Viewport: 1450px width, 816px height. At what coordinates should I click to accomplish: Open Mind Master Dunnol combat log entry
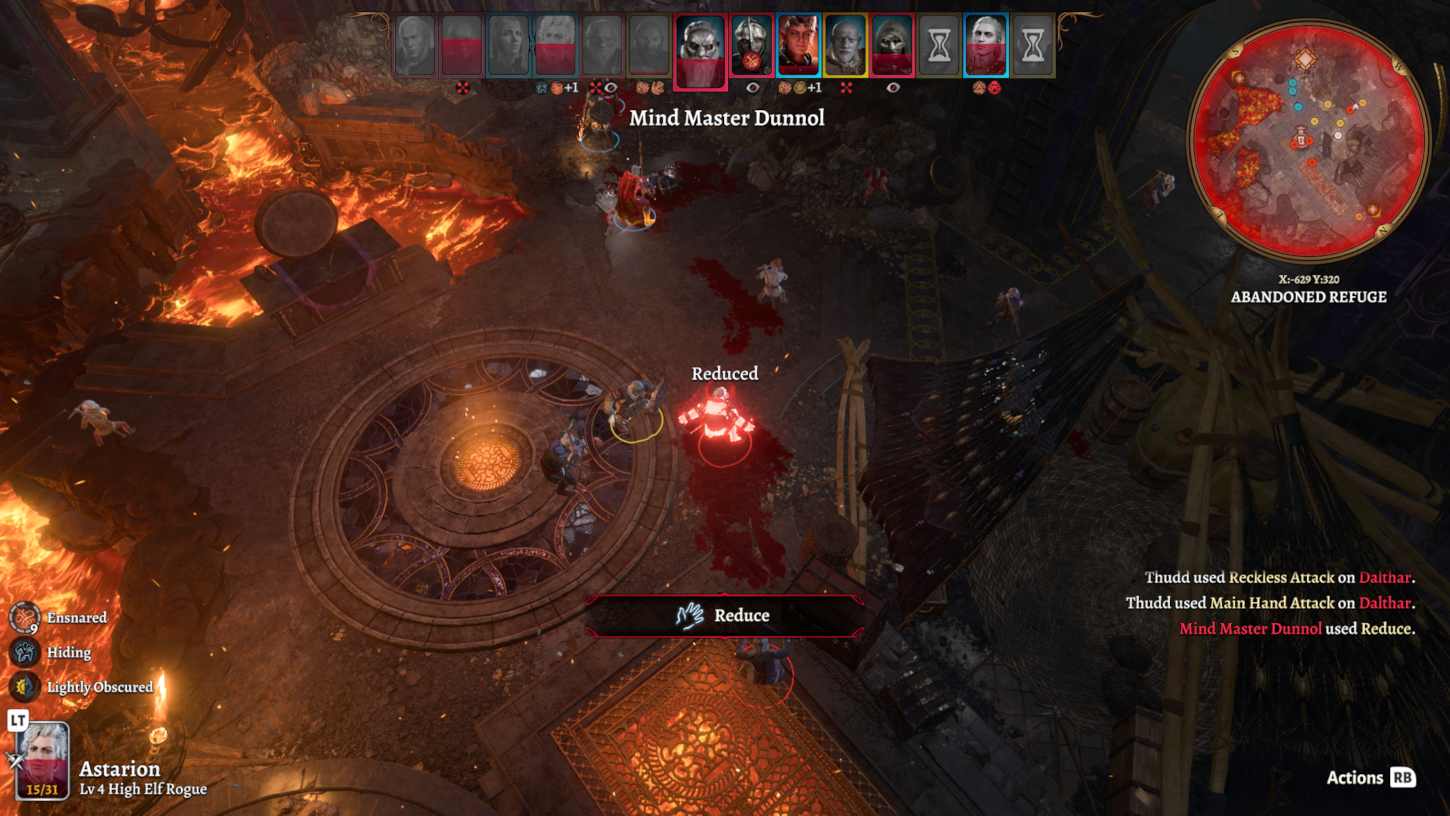tap(1250, 629)
